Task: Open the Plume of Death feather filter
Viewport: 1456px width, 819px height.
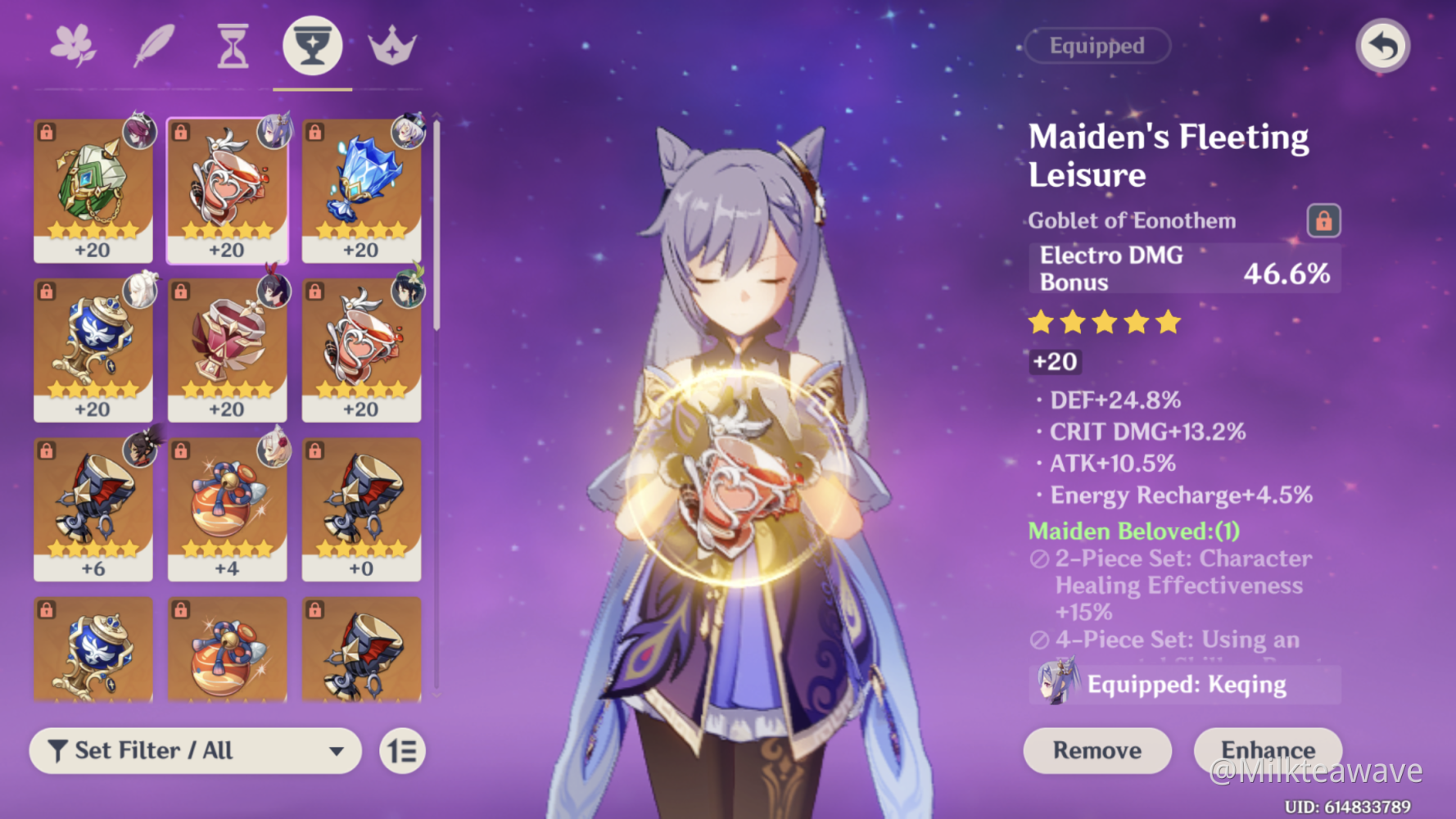Action: (154, 45)
